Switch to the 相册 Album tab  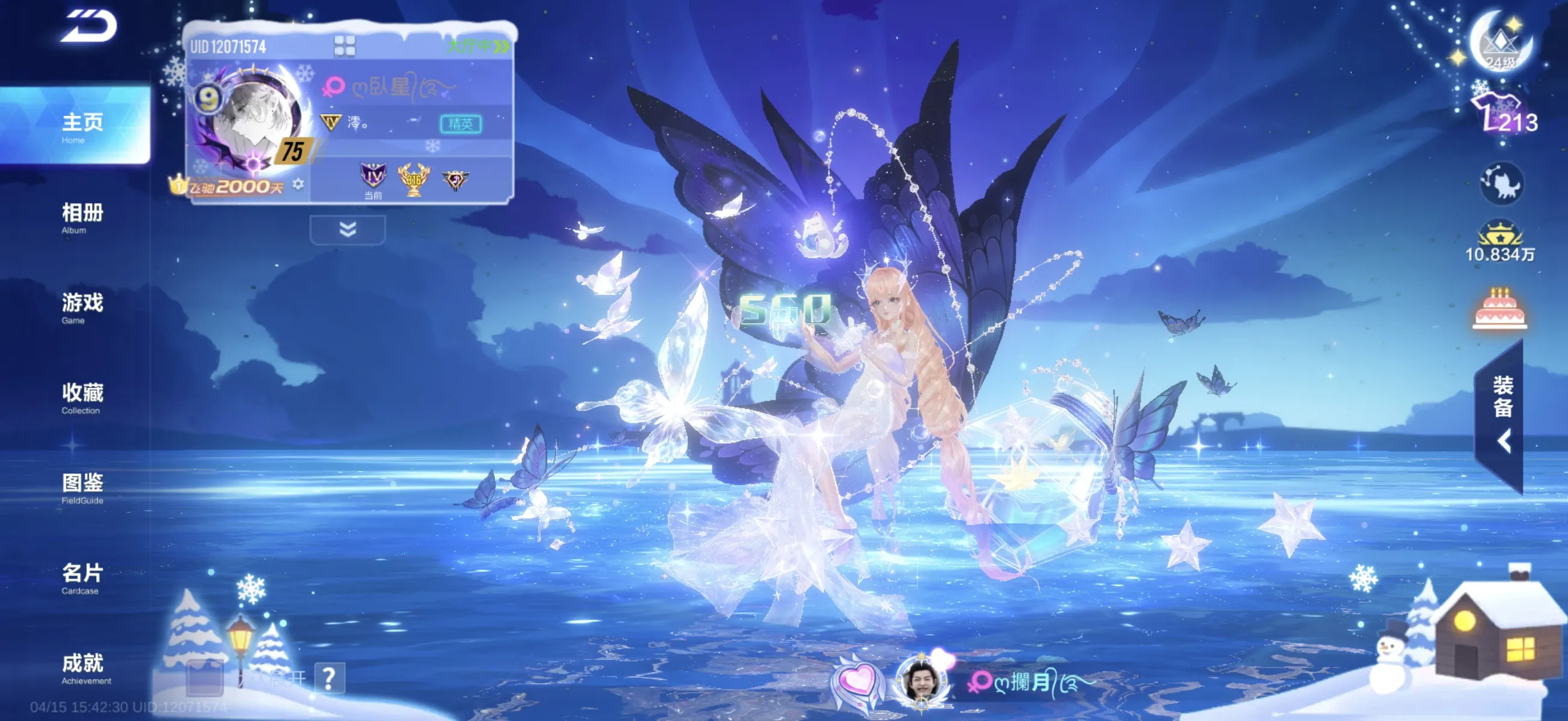tap(82, 218)
